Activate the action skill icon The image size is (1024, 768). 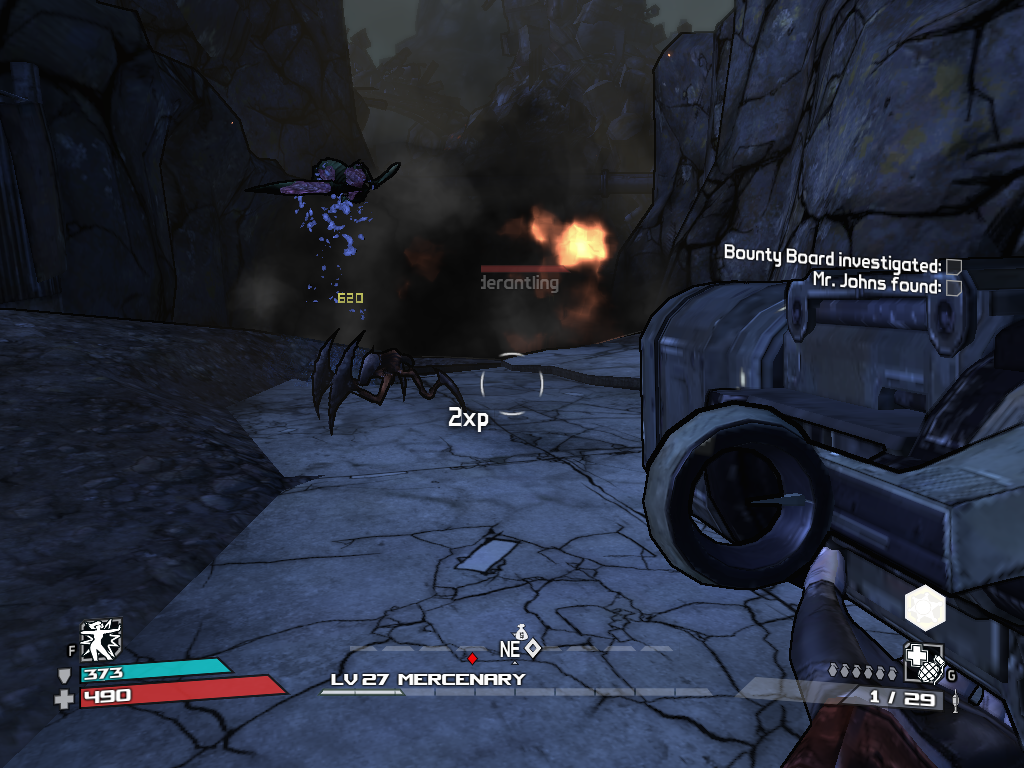(101, 640)
